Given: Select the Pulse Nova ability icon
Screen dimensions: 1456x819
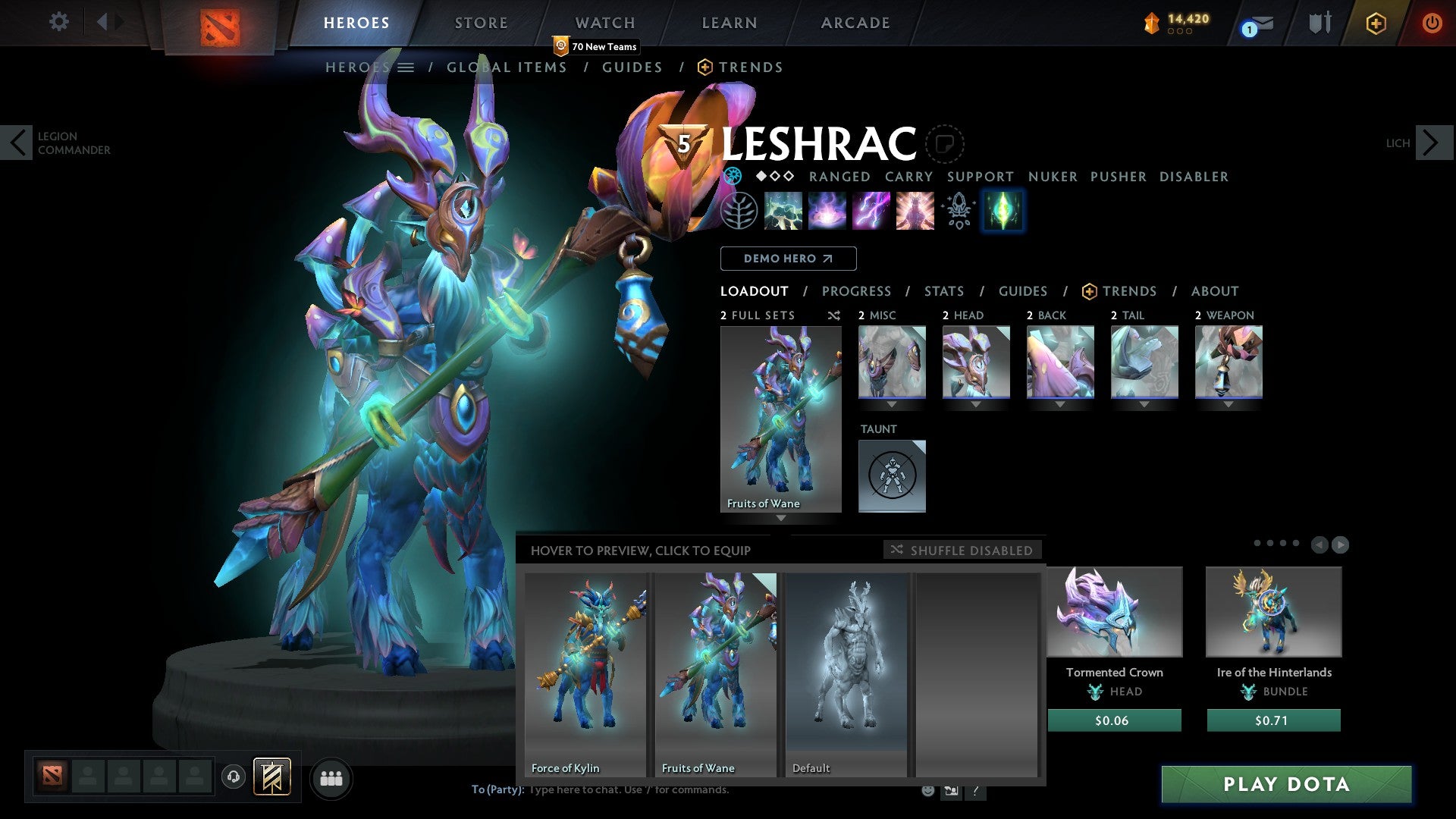Looking at the screenshot, I should (x=914, y=211).
